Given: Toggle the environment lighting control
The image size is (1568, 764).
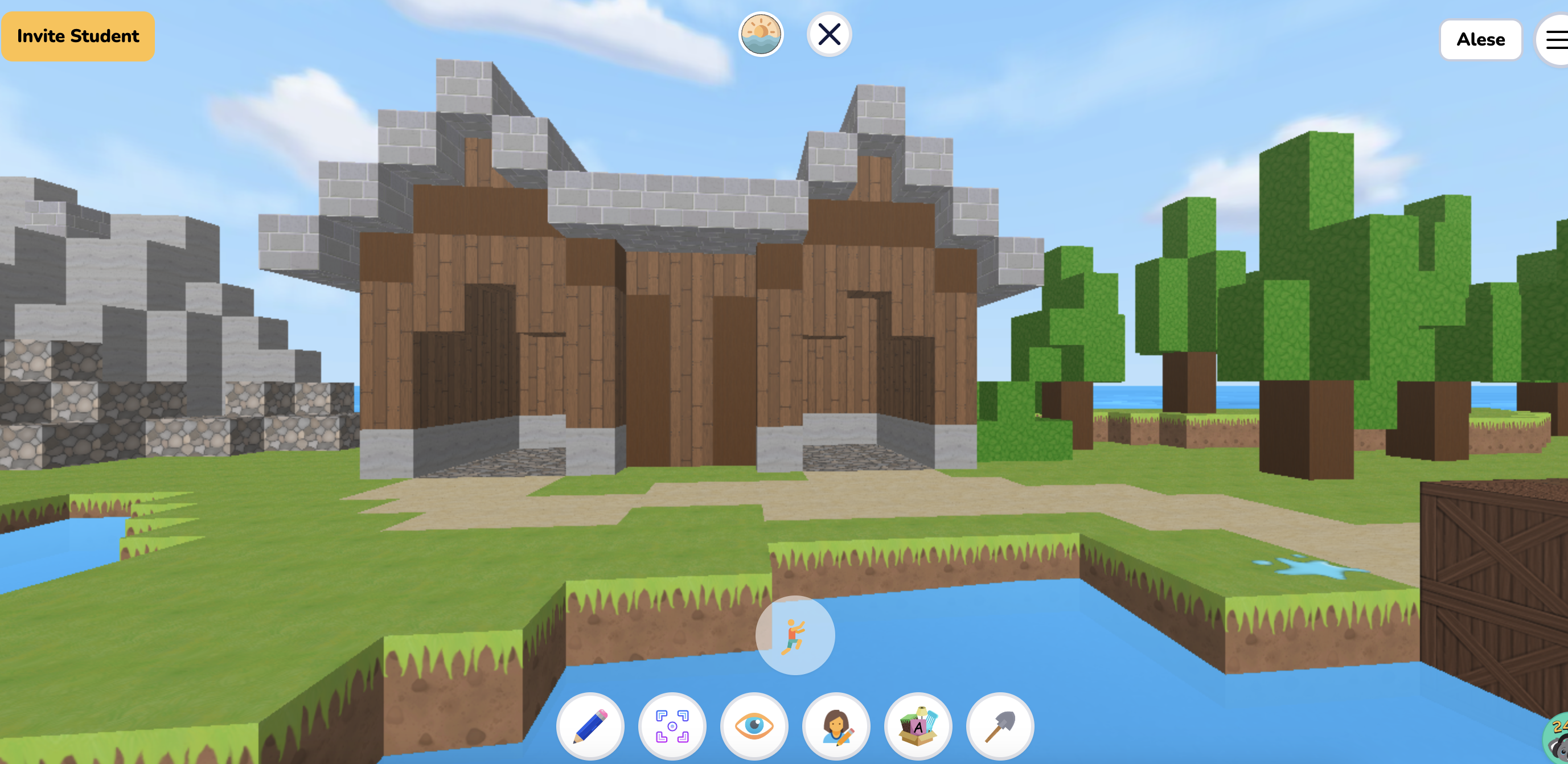Looking at the screenshot, I should point(760,35).
